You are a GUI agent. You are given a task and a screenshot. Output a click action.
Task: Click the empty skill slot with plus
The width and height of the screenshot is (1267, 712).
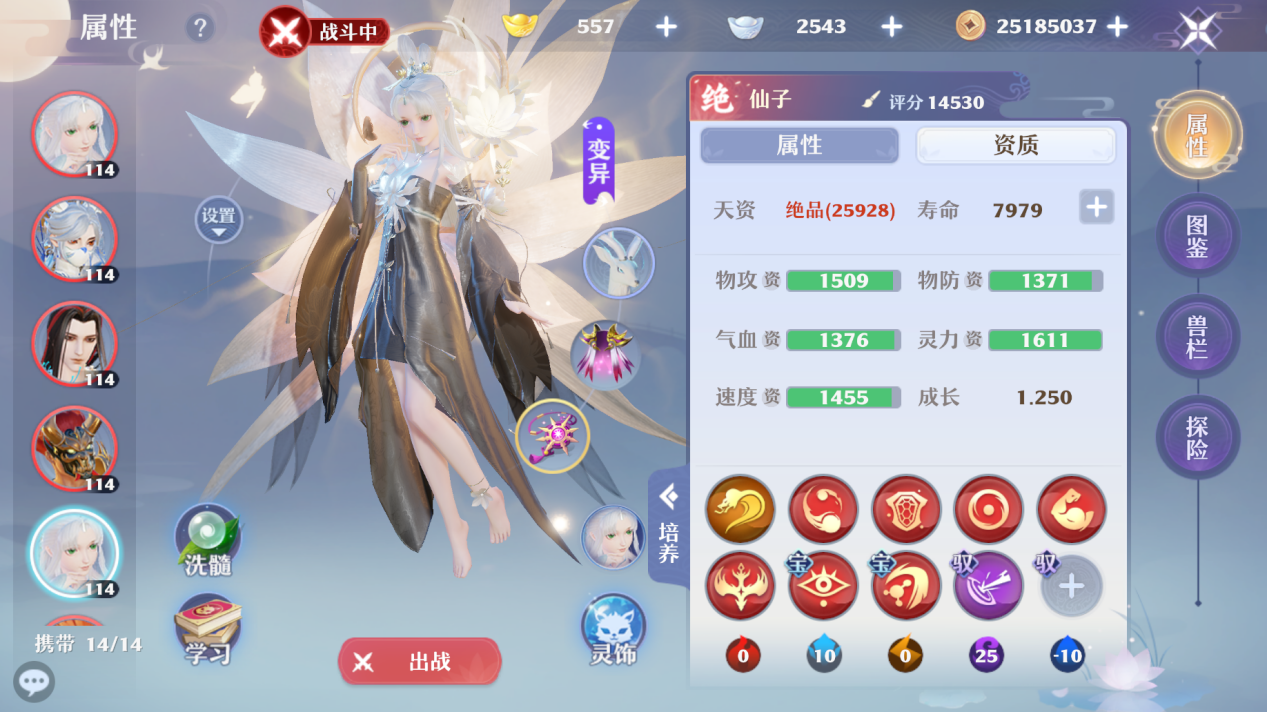(x=1071, y=586)
